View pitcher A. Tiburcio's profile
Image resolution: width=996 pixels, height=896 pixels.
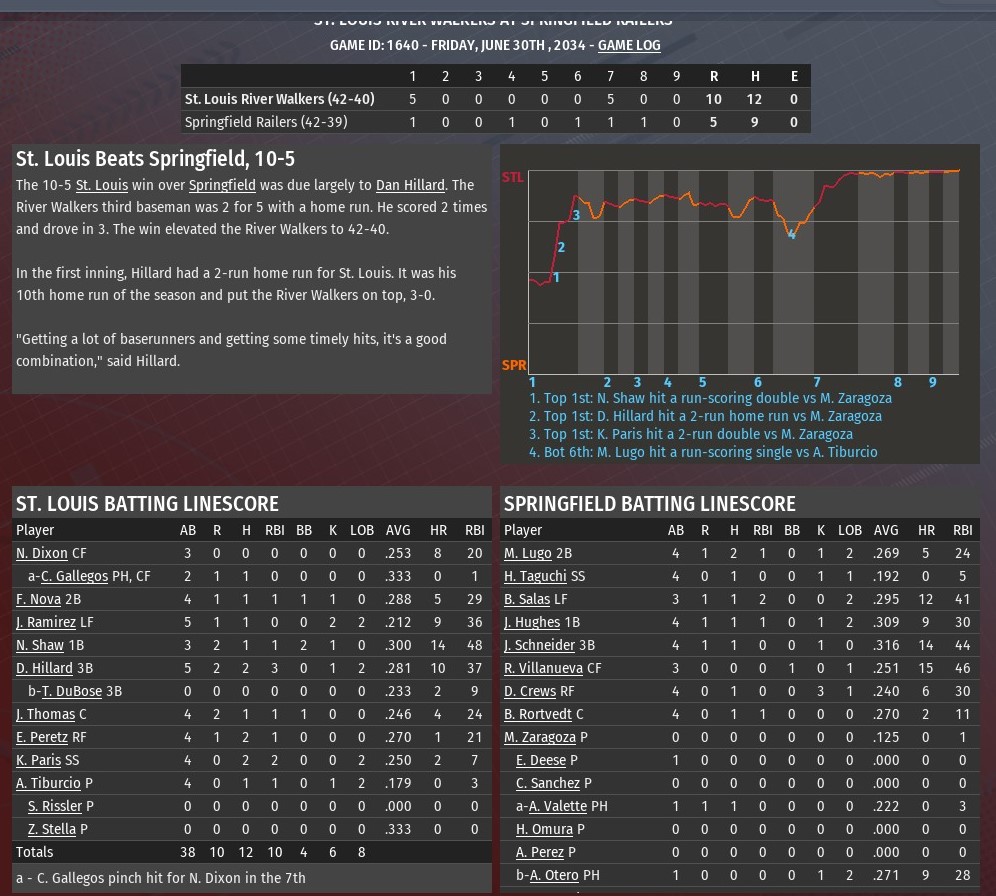pos(48,783)
